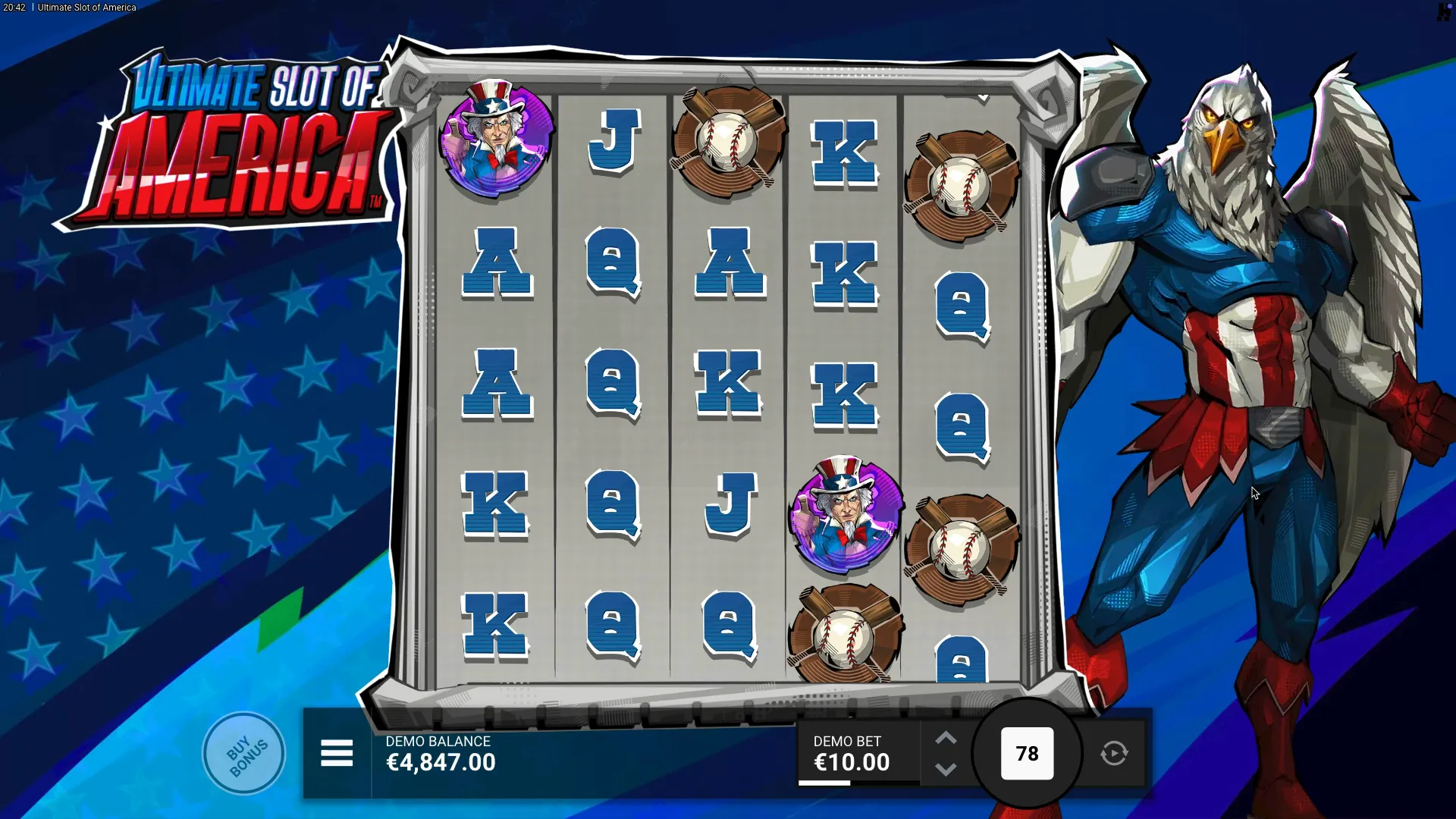Open the hamburger game menu
Image resolution: width=1456 pixels, height=819 pixels.
337,754
